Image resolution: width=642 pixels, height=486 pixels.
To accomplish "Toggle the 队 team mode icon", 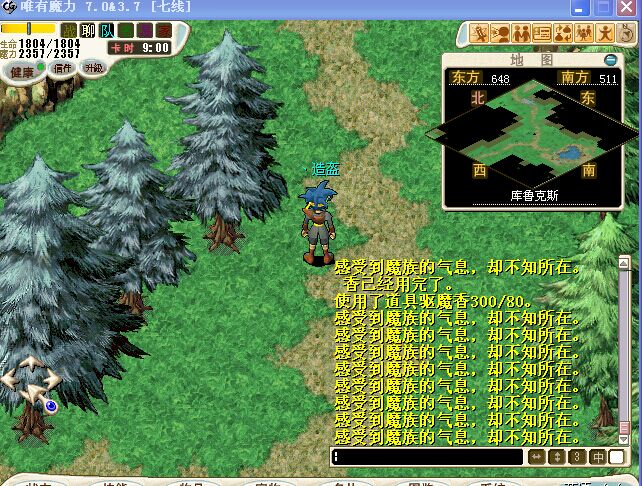I will pyautogui.click(x=107, y=30).
